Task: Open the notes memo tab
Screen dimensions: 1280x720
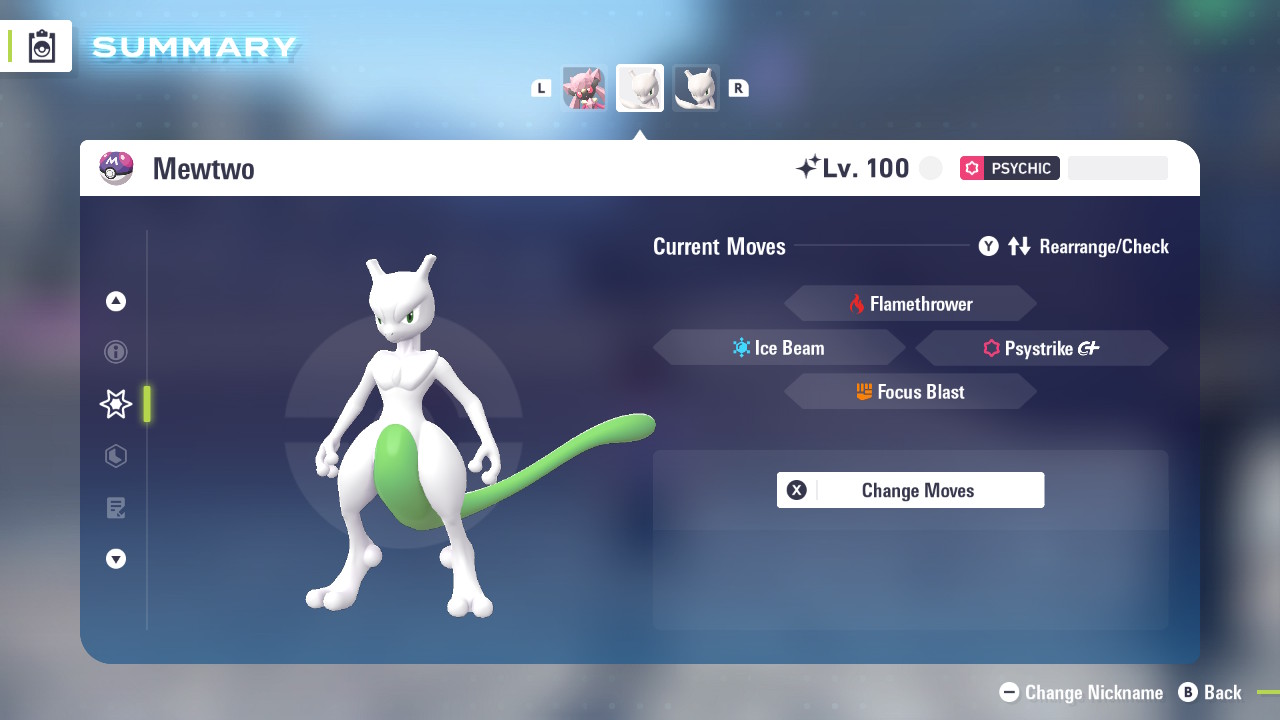Action: [116, 508]
